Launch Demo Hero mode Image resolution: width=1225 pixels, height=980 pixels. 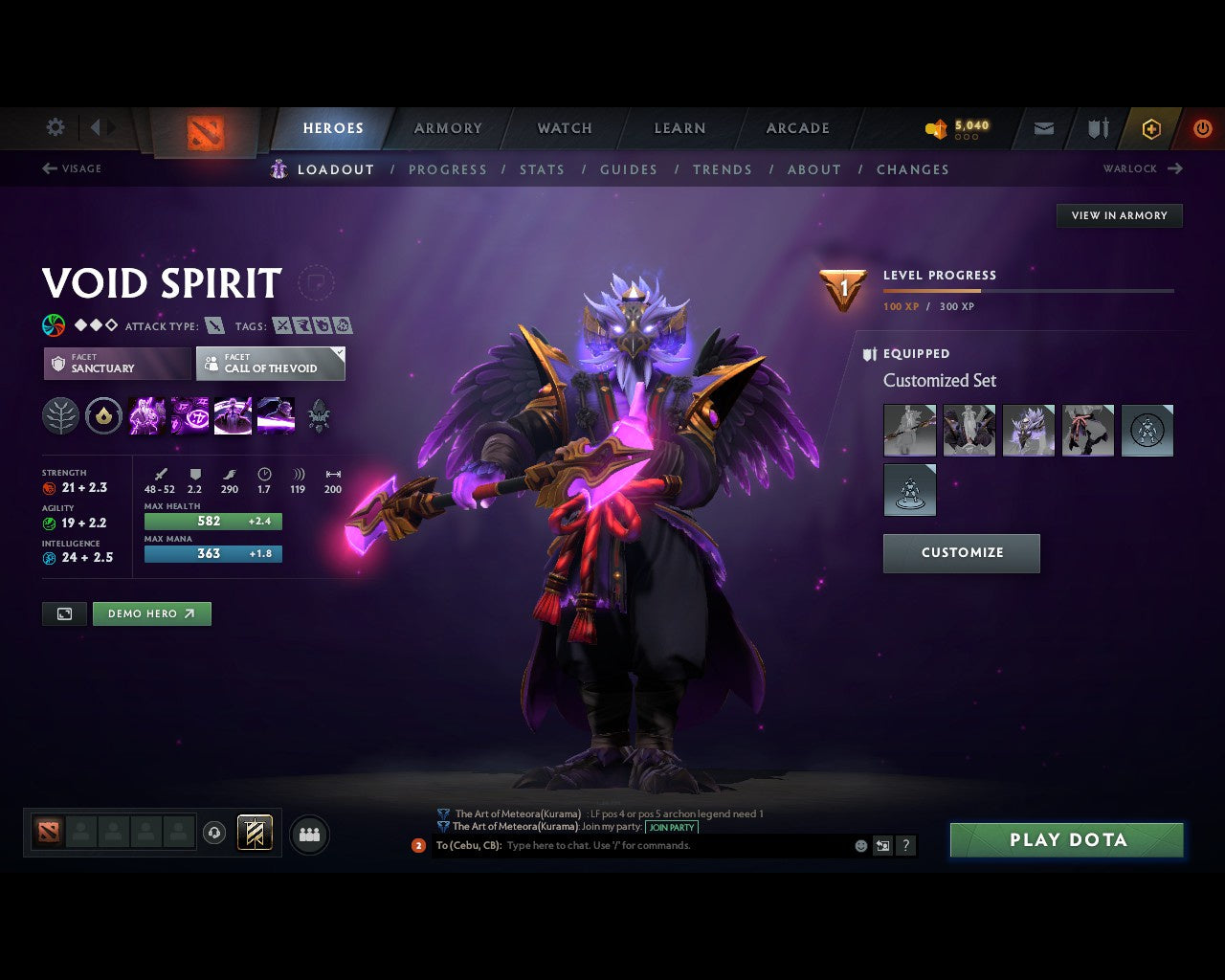pyautogui.click(x=151, y=613)
